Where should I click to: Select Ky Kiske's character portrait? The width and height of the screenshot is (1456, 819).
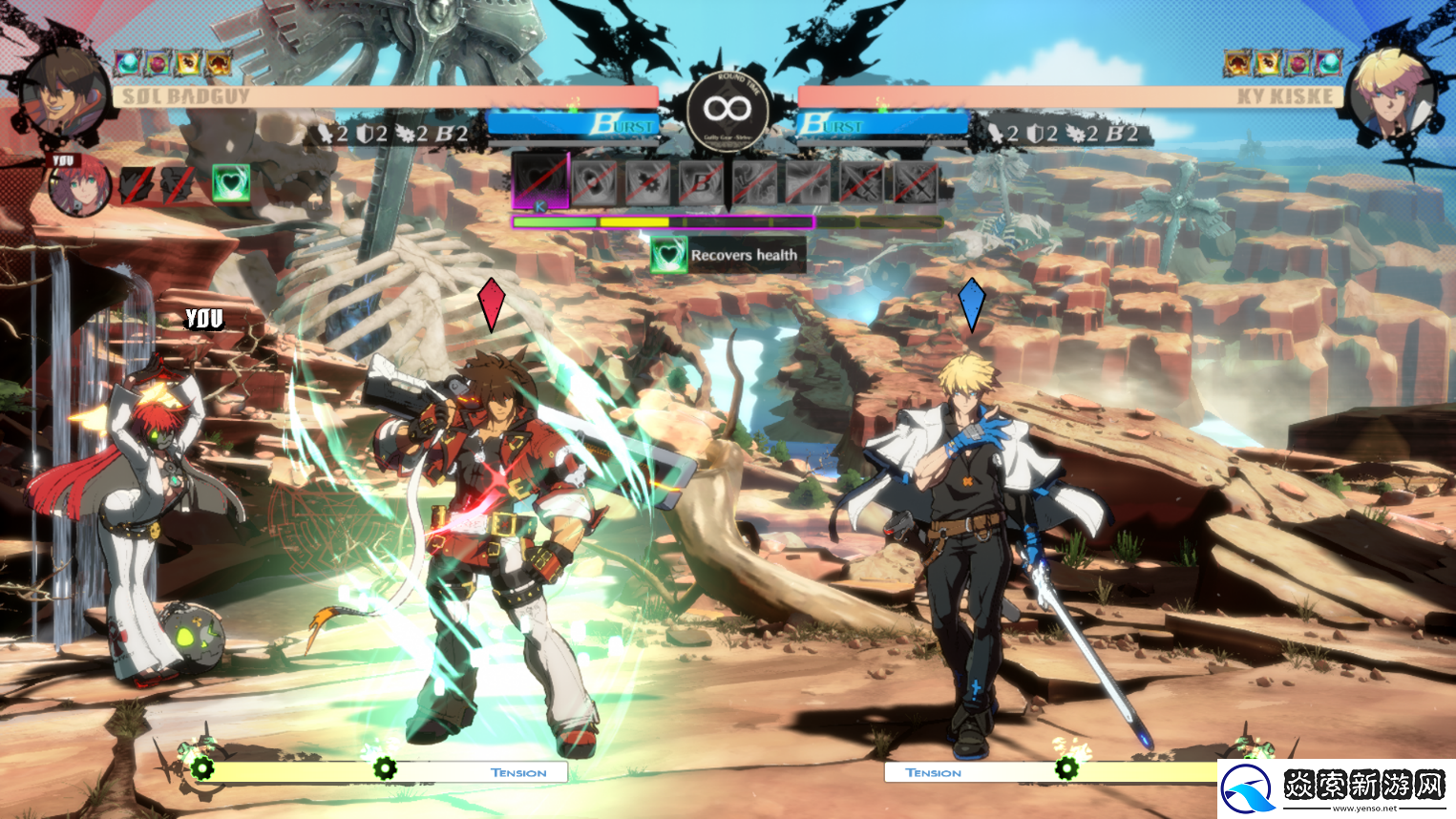click(1393, 94)
